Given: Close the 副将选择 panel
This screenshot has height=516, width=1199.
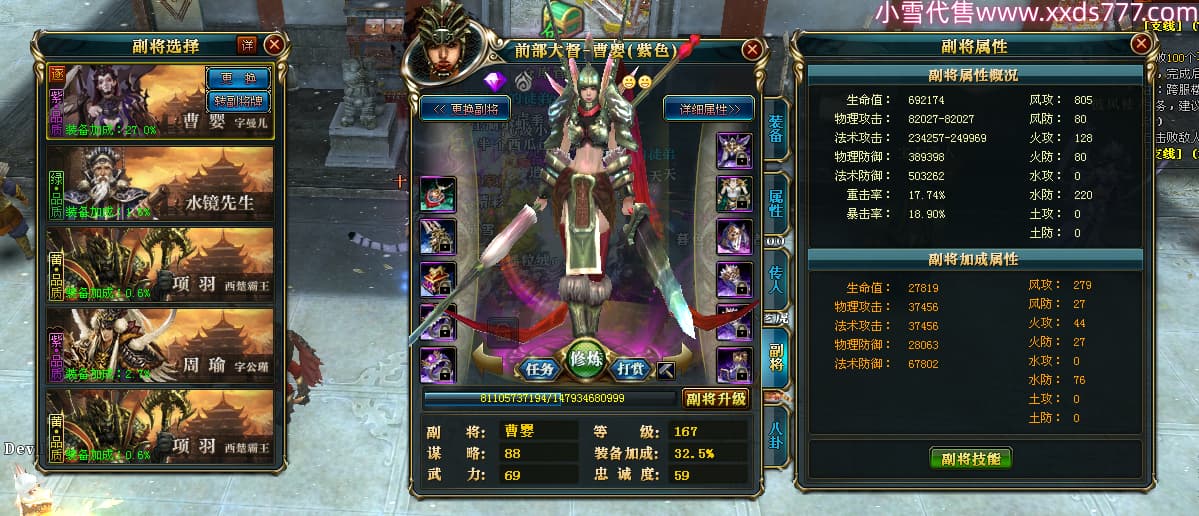Looking at the screenshot, I should [x=274, y=44].
